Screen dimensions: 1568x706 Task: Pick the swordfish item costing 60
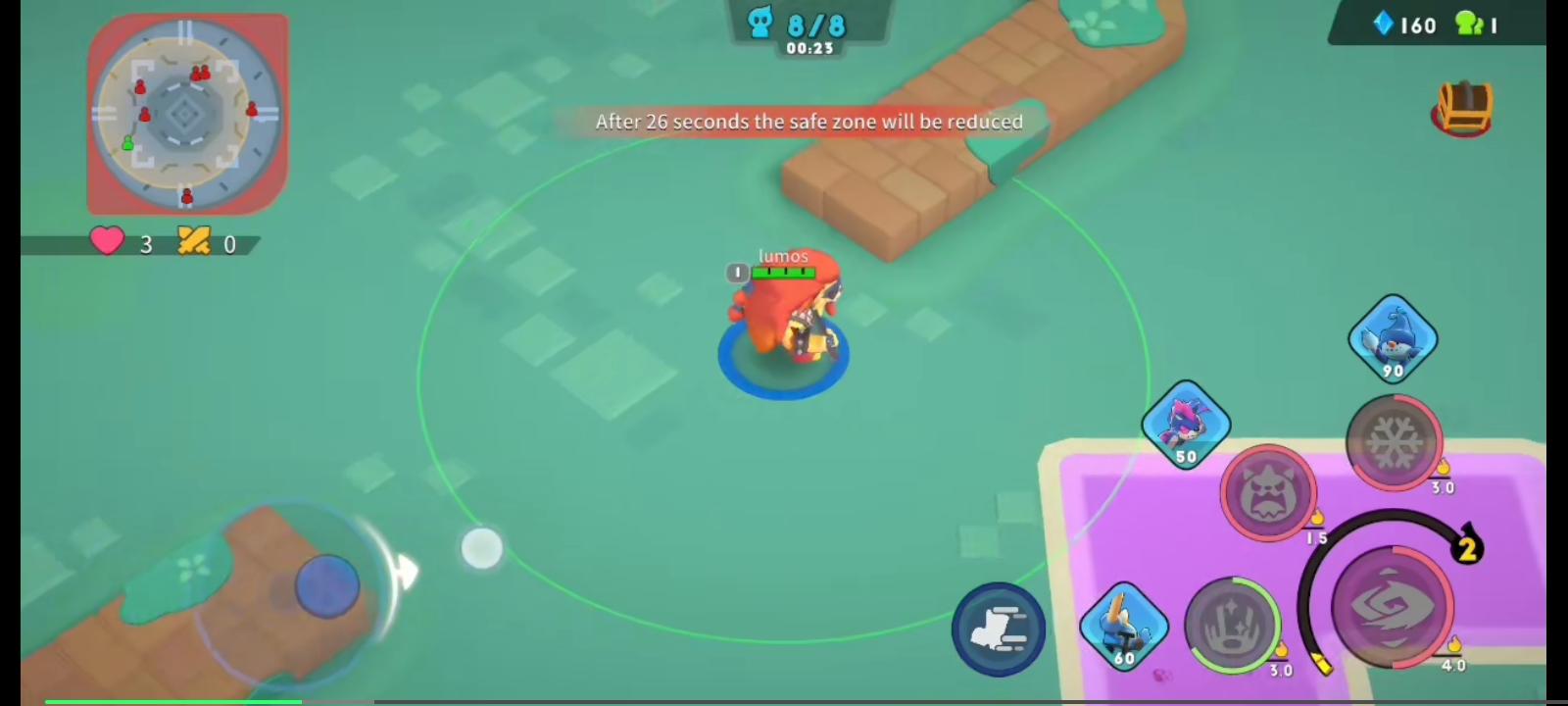pos(1123,628)
